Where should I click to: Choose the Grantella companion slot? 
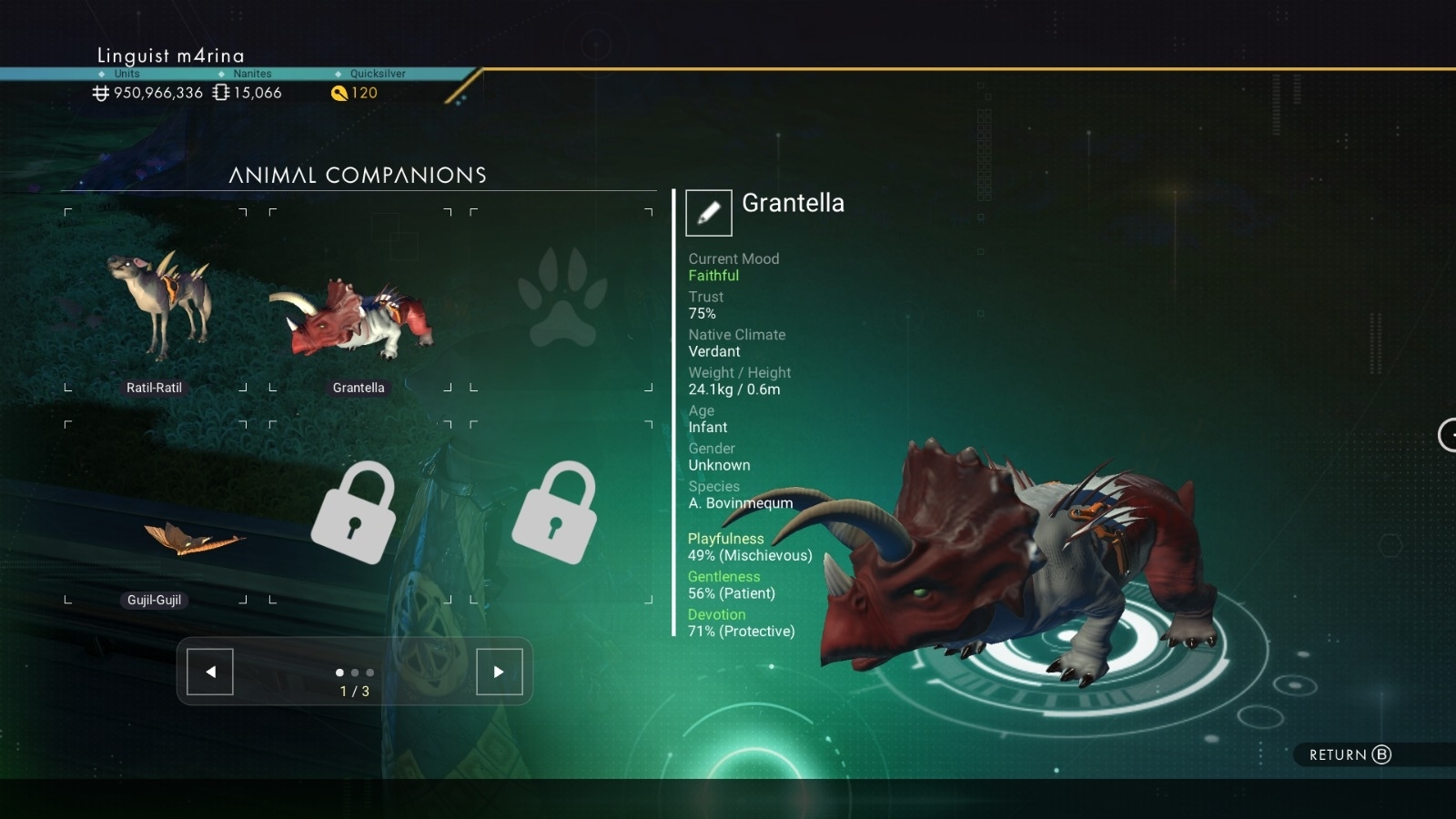tap(359, 300)
